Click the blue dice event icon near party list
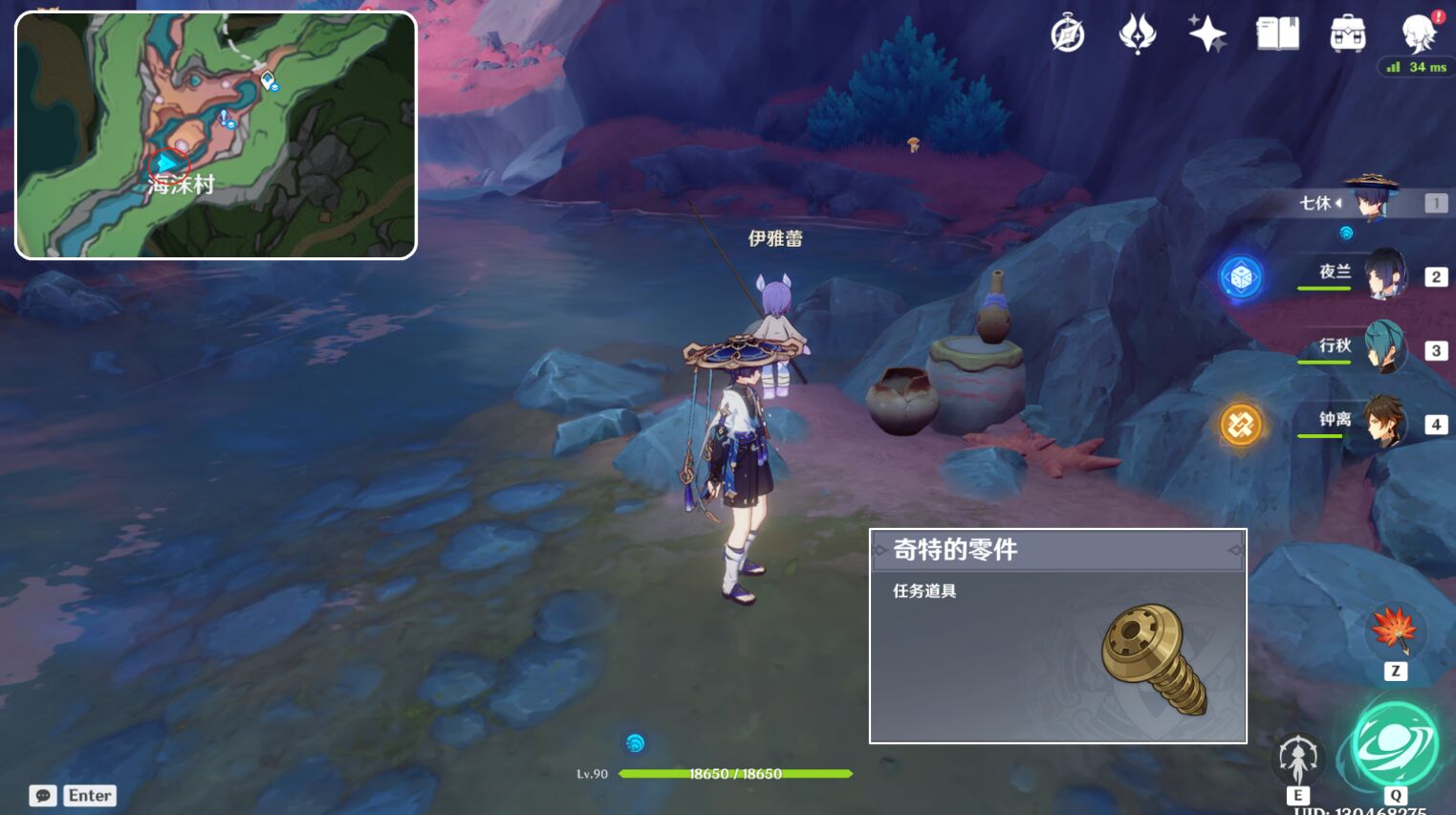 coord(1242,277)
